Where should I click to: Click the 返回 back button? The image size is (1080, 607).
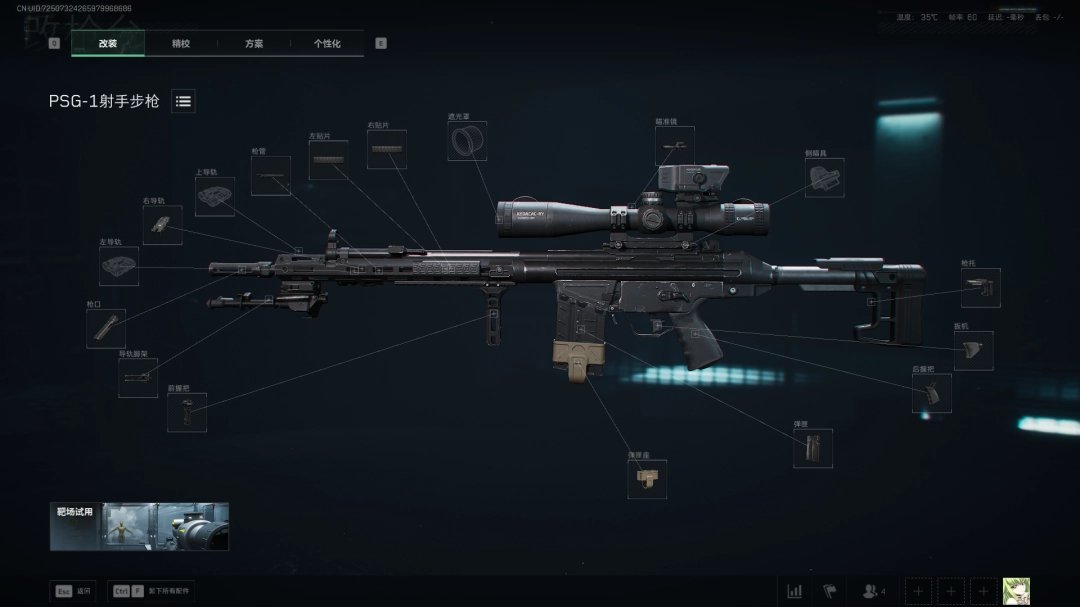(x=73, y=591)
